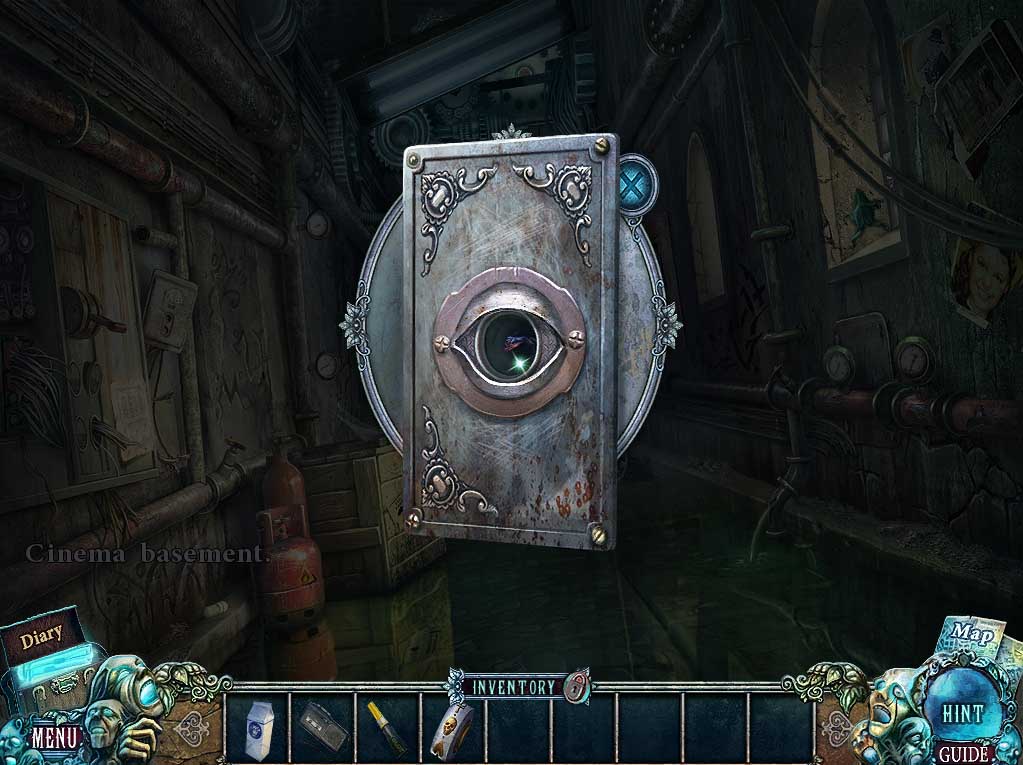Image resolution: width=1023 pixels, height=765 pixels.
Task: Open the Map
Action: pyautogui.click(x=966, y=632)
